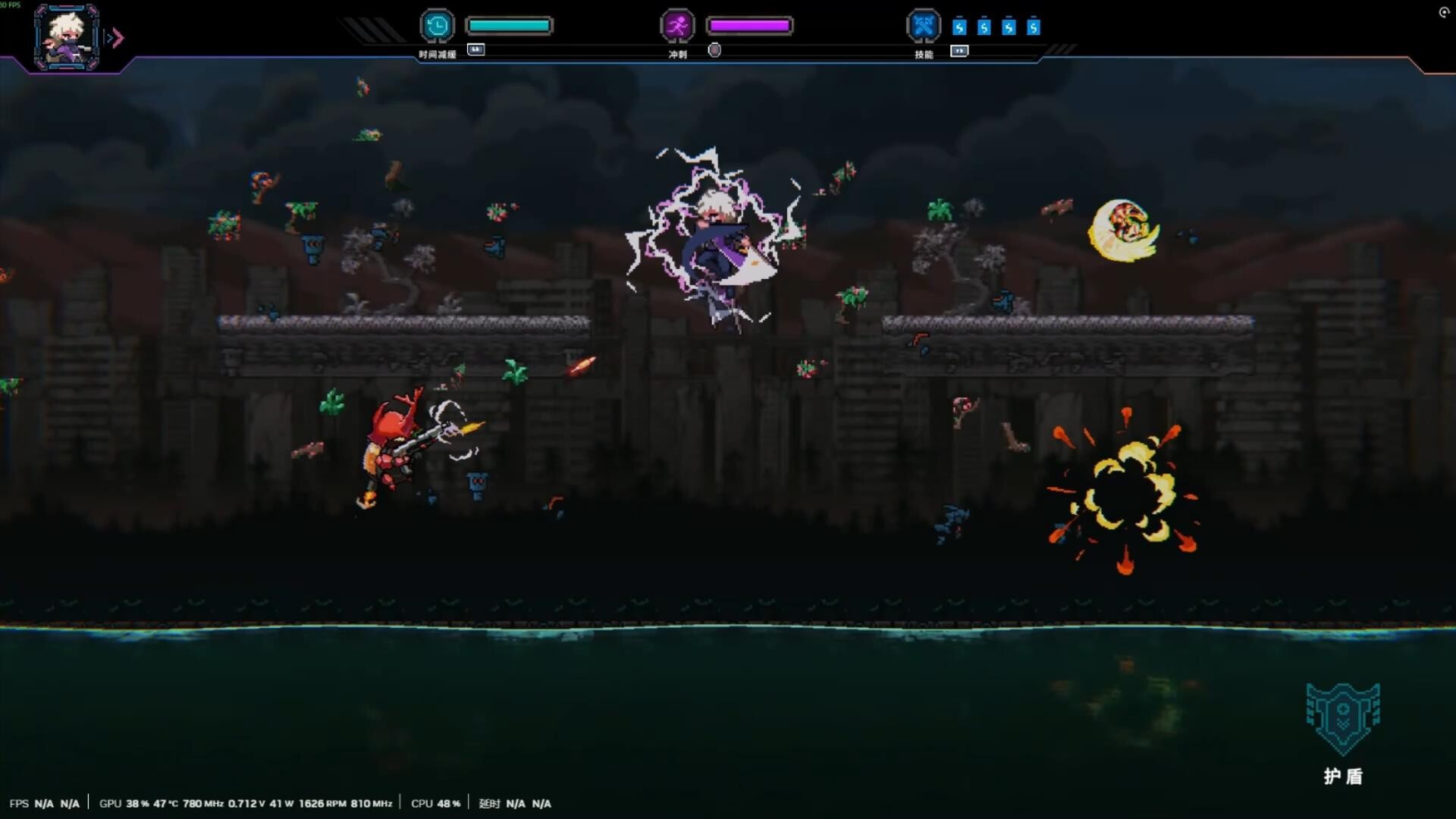
Task: Select the second S skill charge icon
Action: 984,27
